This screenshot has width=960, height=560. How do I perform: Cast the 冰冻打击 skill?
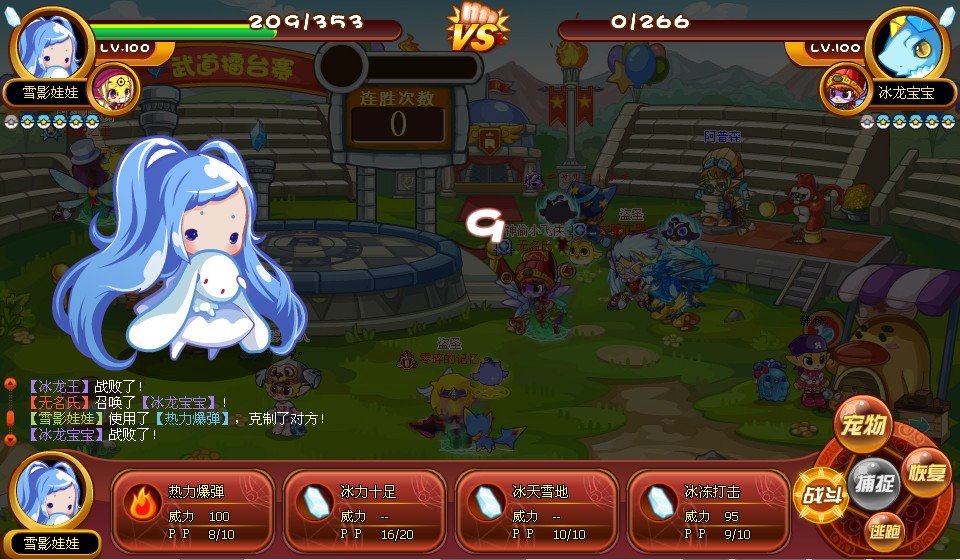[x=708, y=505]
